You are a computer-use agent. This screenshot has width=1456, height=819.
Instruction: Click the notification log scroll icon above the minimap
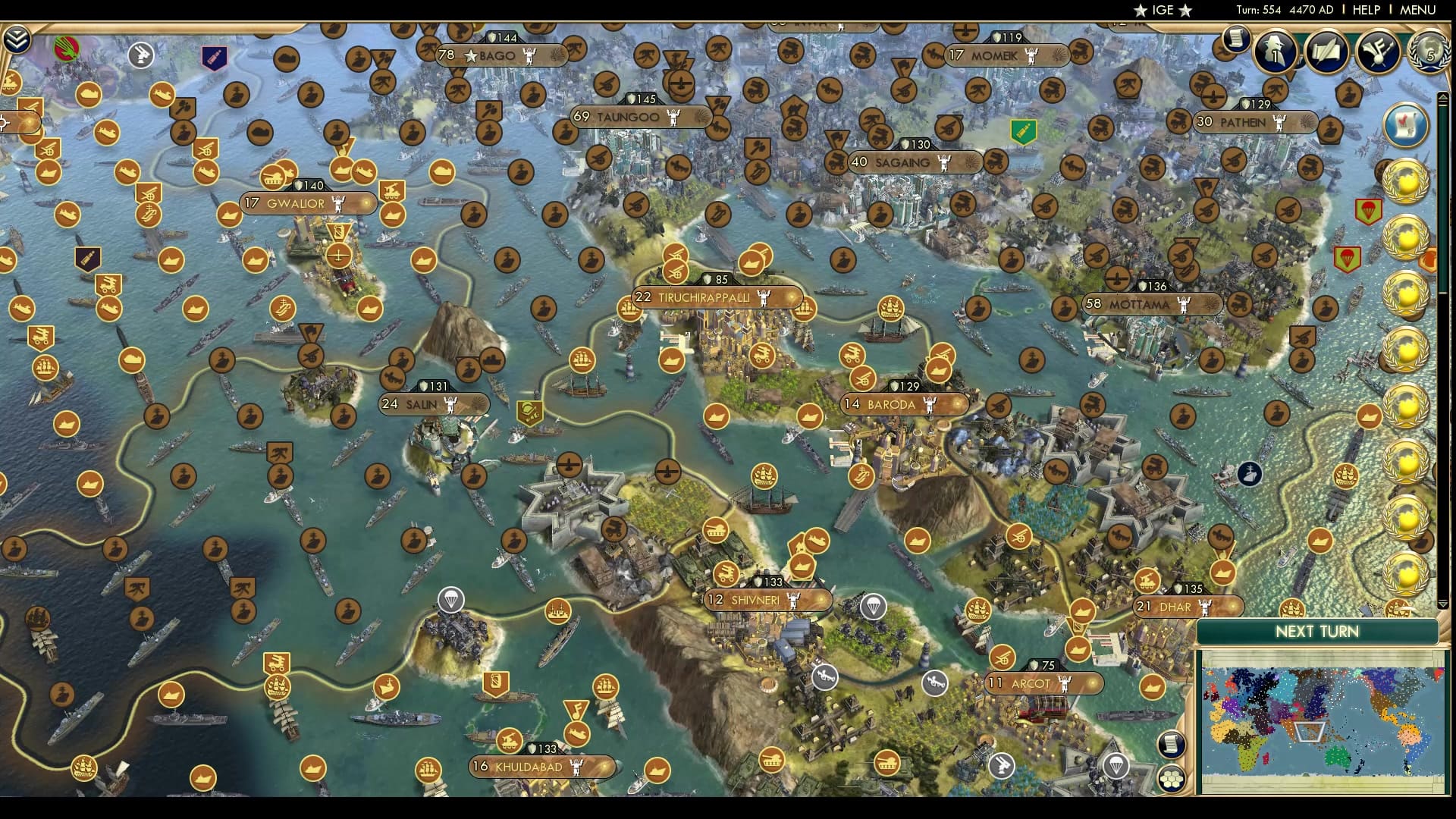coord(1172,744)
